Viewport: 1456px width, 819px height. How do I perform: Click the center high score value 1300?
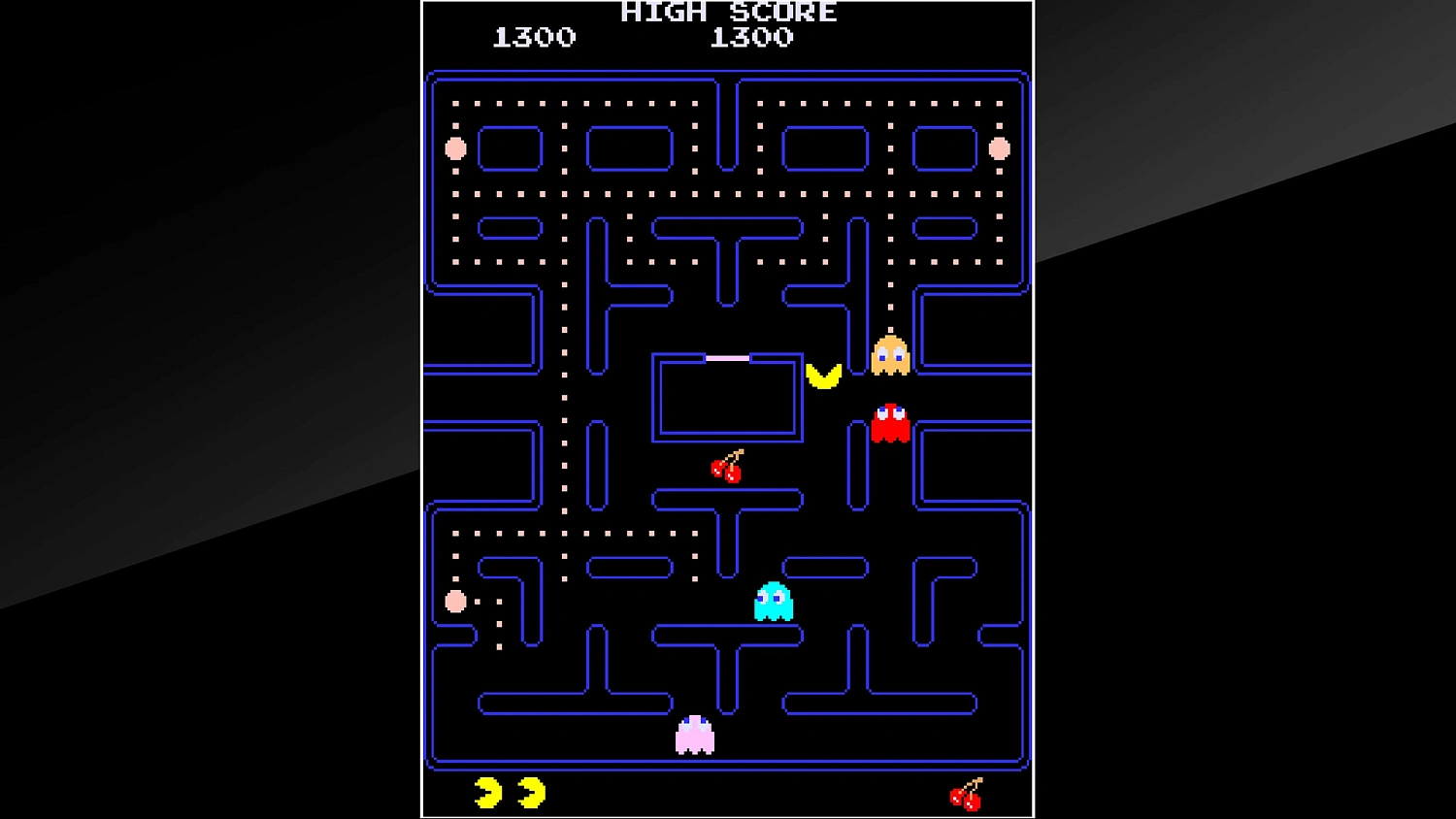point(755,38)
